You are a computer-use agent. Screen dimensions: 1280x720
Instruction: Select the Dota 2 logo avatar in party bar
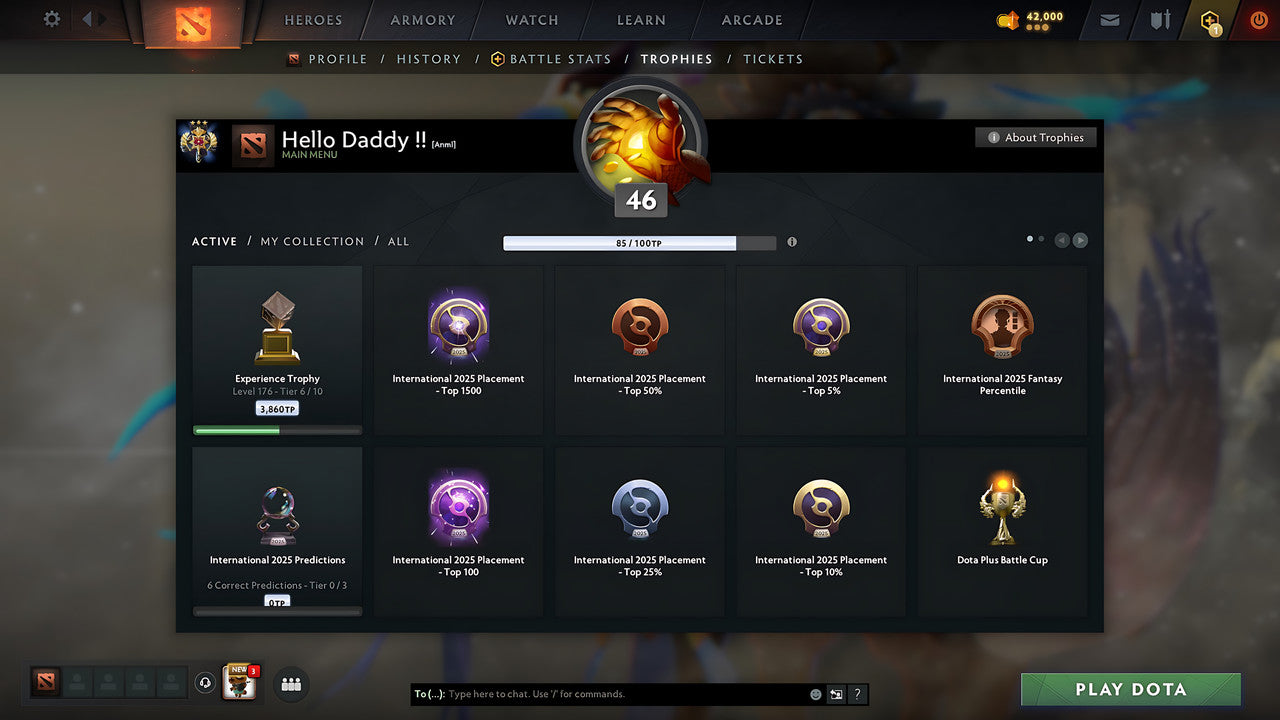[x=45, y=684]
